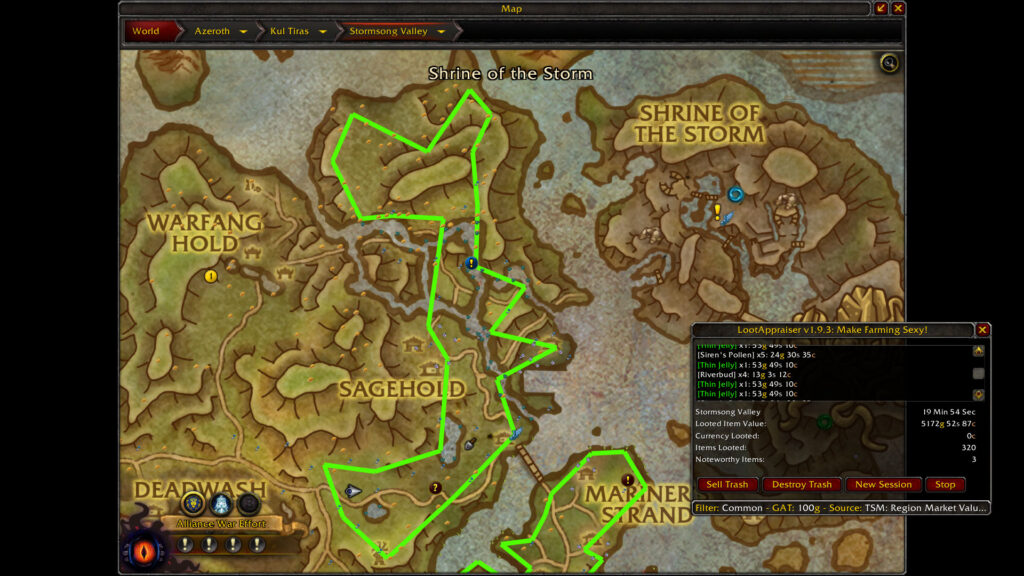Image resolution: width=1024 pixels, height=576 pixels.
Task: Minimize the map with the arrow button
Action: click(x=881, y=9)
